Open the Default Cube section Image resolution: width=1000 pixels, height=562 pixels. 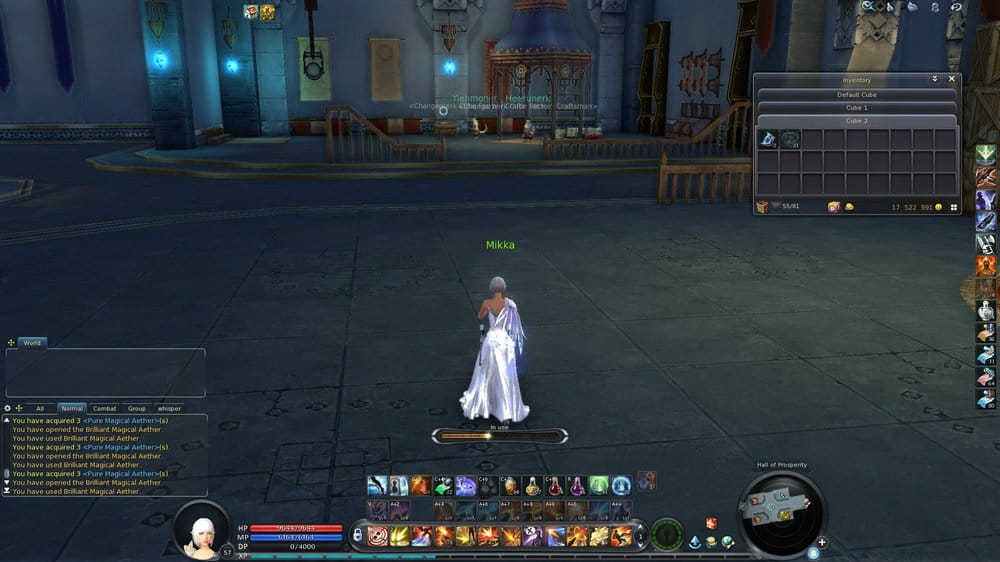pyautogui.click(x=856, y=95)
